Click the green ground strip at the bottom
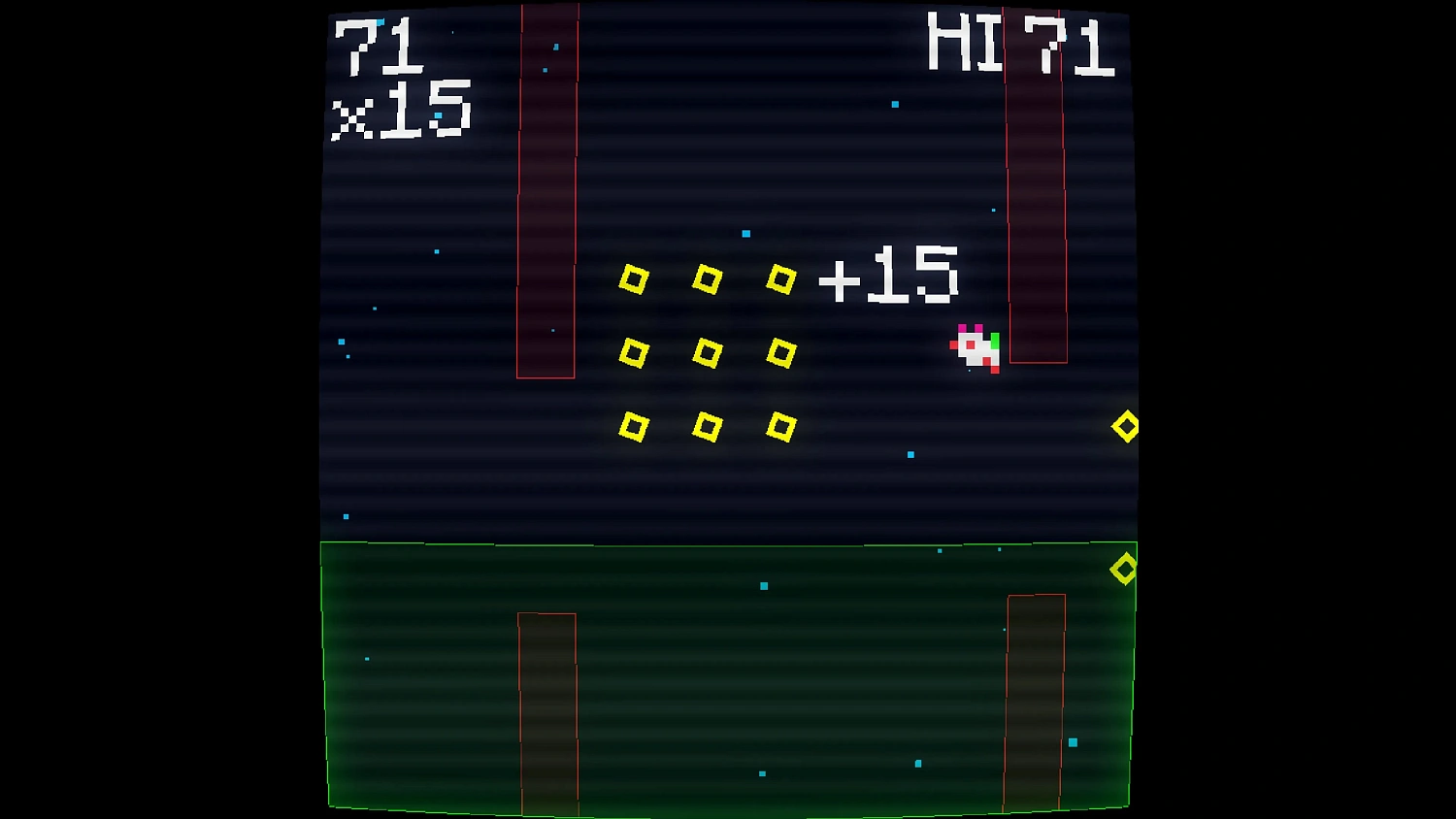Image resolution: width=1456 pixels, height=819 pixels. pos(728,679)
